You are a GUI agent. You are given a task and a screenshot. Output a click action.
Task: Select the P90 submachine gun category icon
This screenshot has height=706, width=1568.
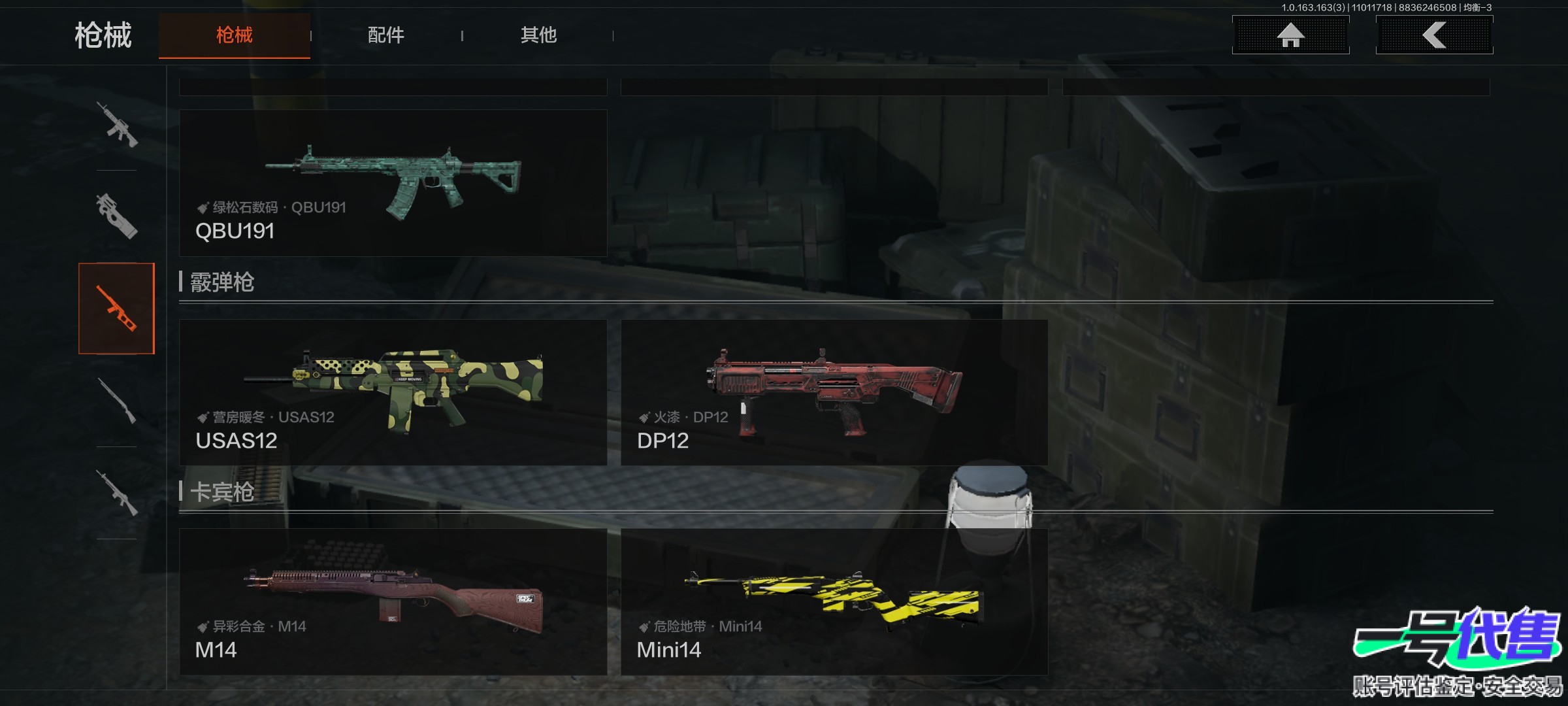117,216
